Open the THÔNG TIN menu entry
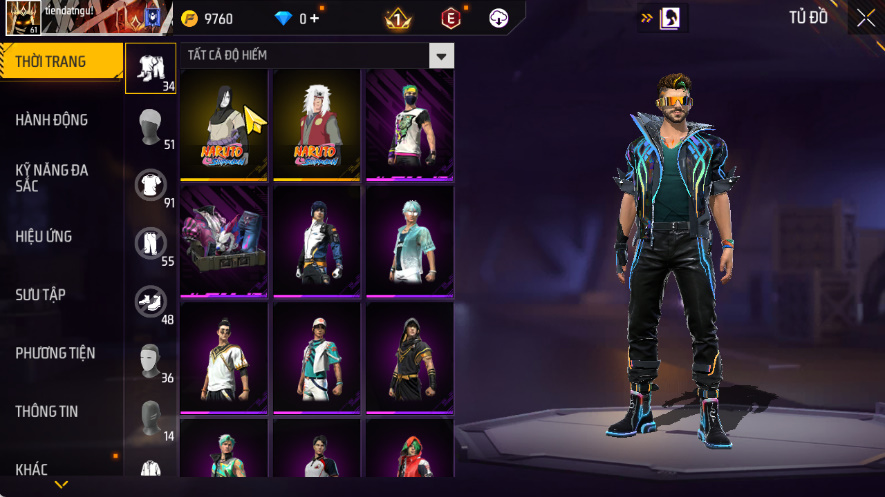 point(47,411)
